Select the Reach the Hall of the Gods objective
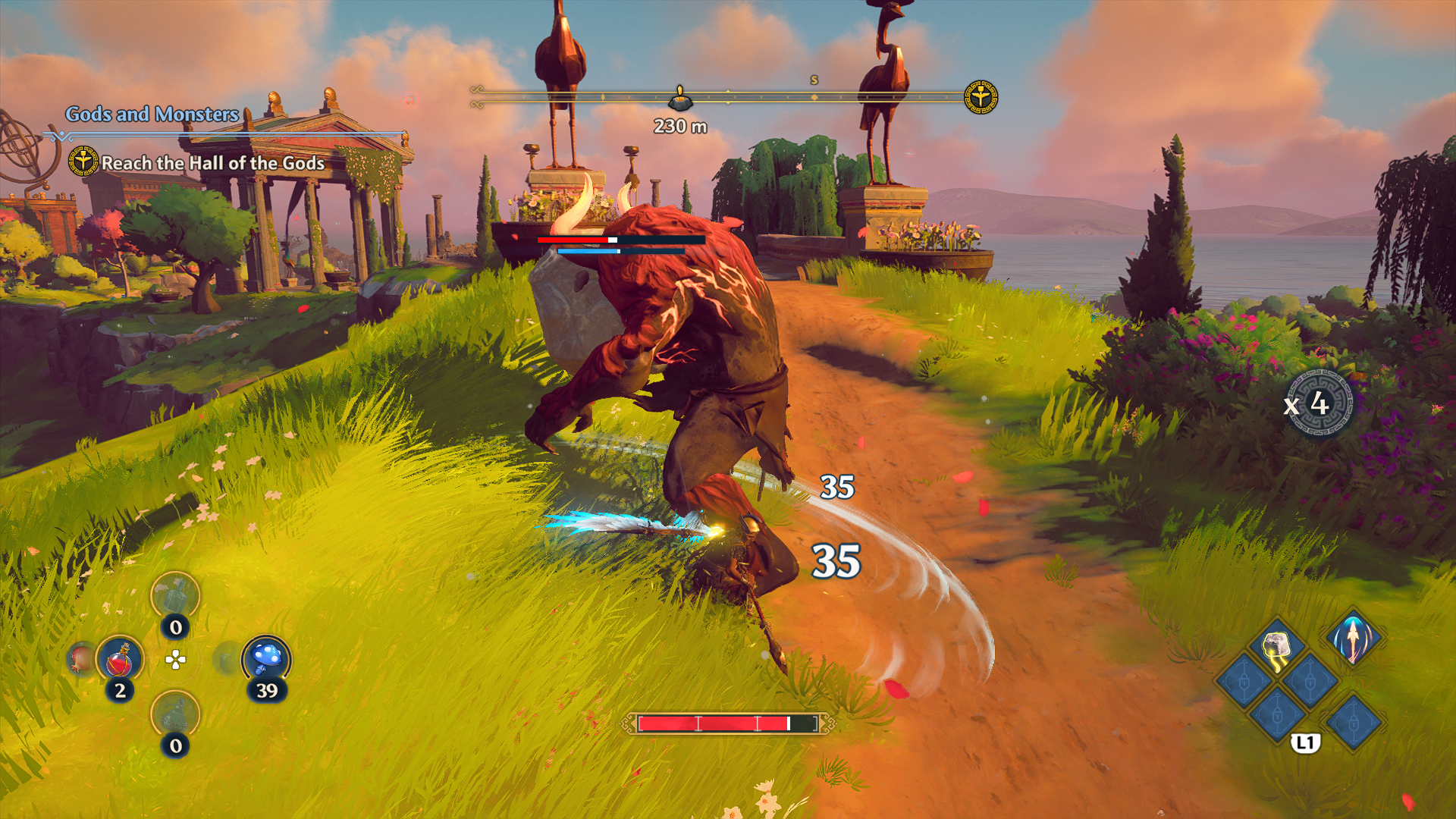Screen dimensions: 1456x819 (x=212, y=163)
